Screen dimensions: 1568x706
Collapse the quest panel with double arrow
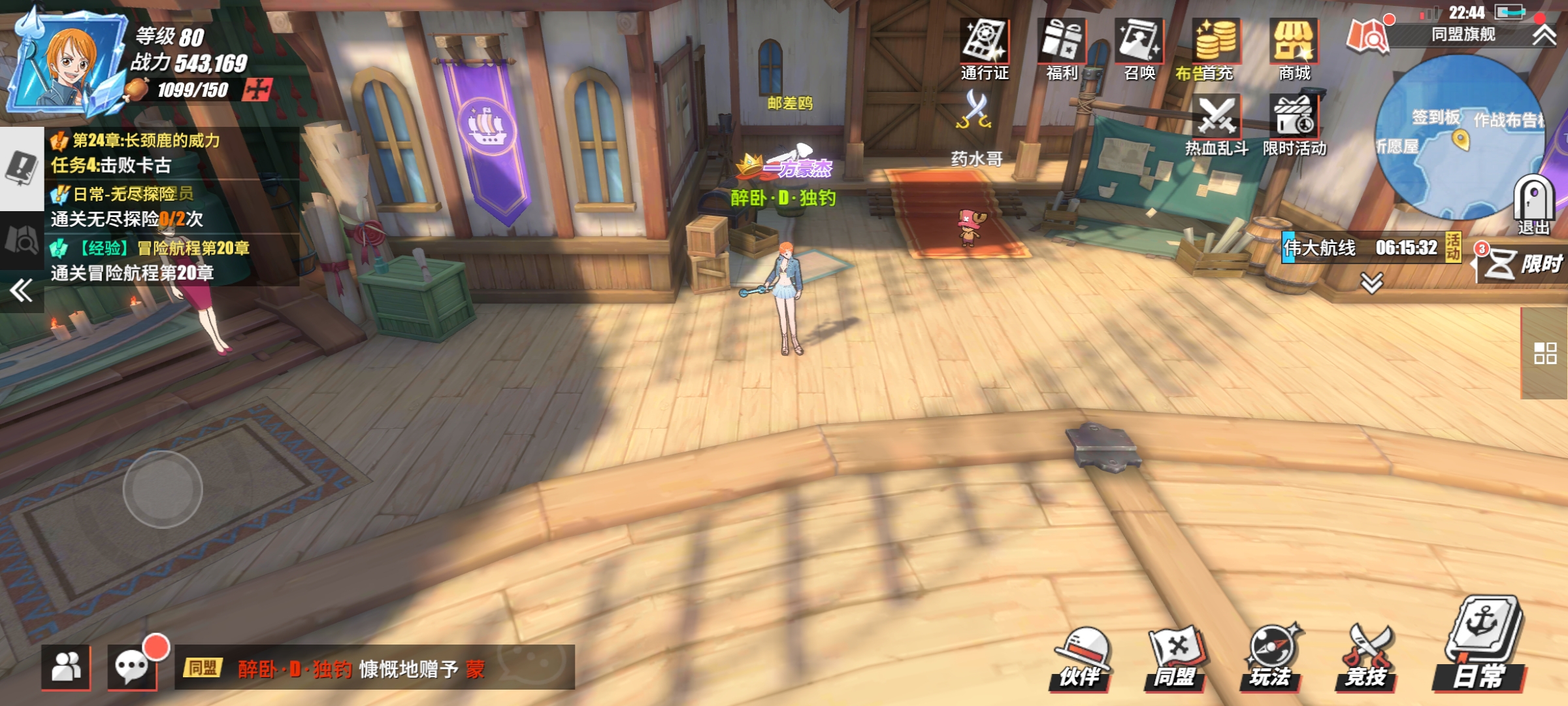coord(21,290)
